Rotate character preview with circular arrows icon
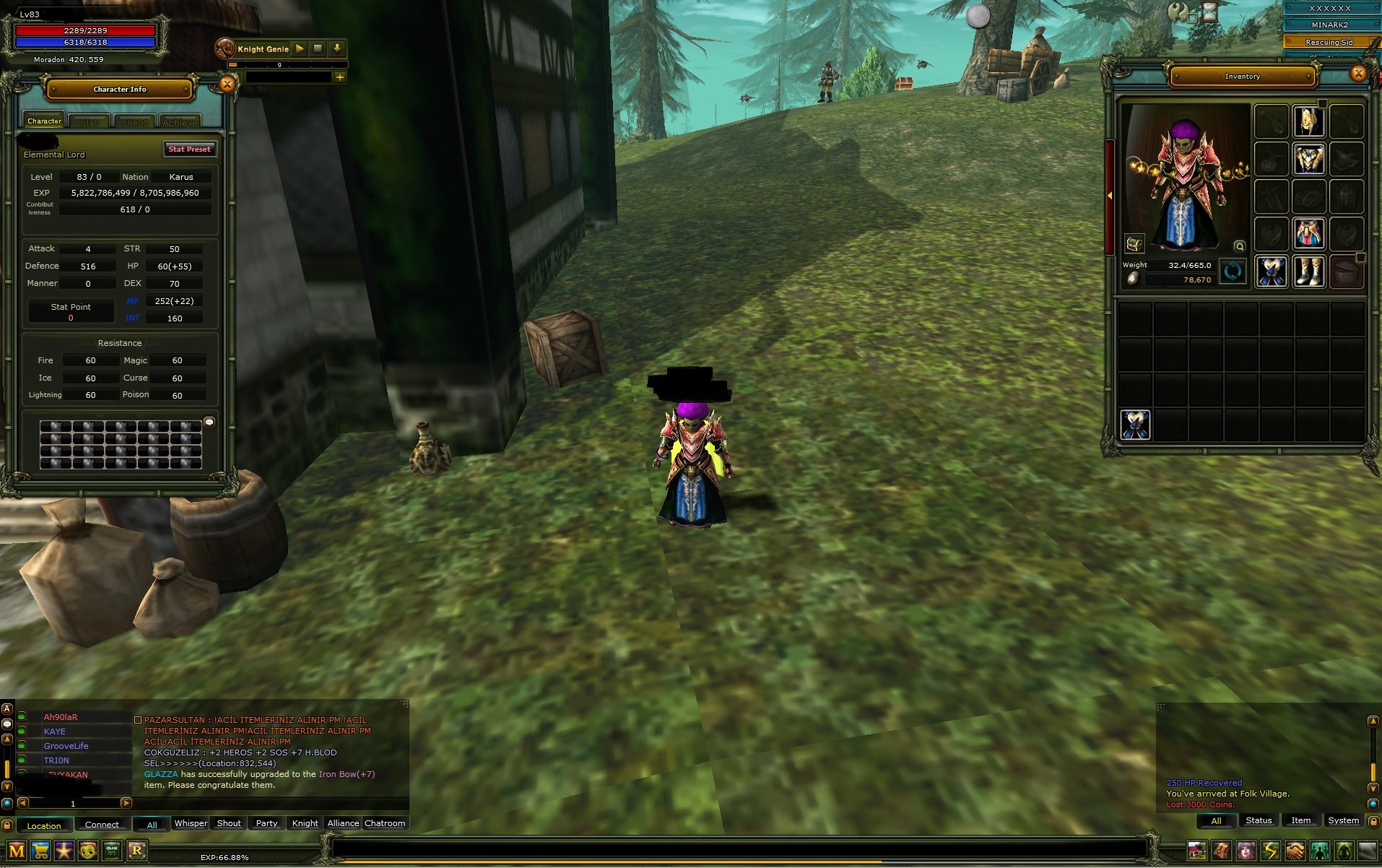The height and width of the screenshot is (868, 1382). 1233,272
